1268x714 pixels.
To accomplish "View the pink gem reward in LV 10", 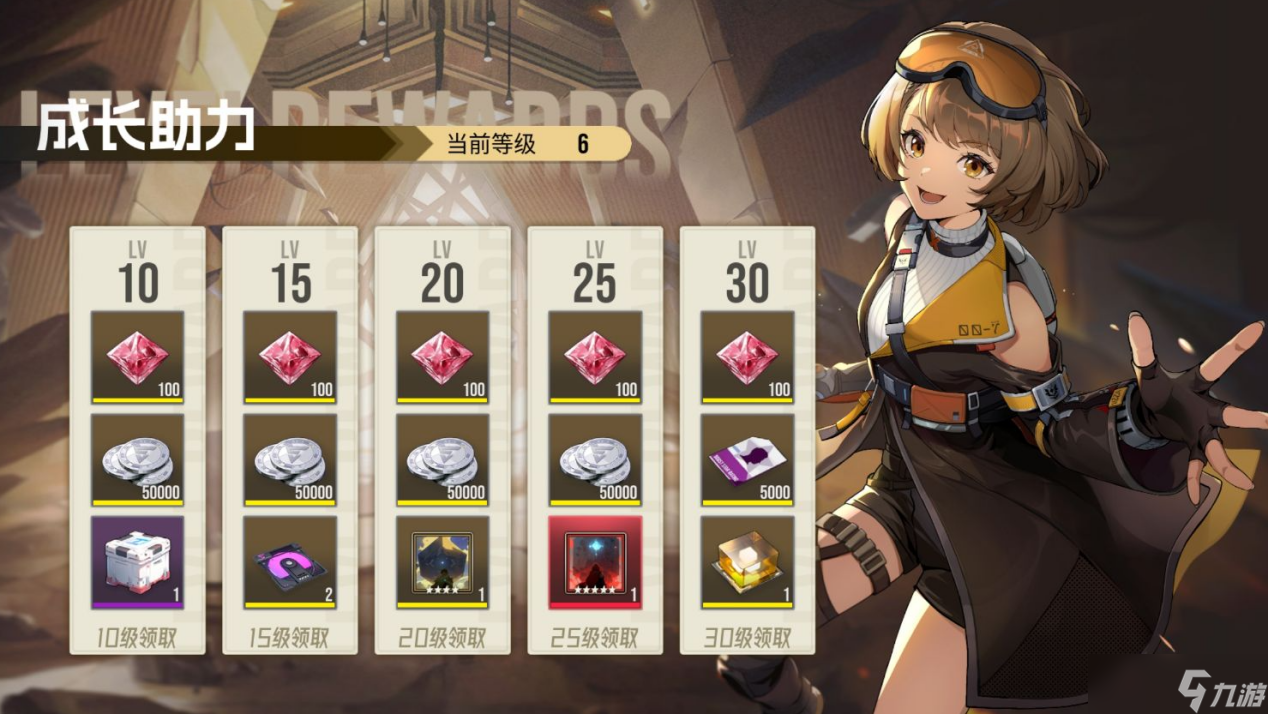I will point(138,357).
